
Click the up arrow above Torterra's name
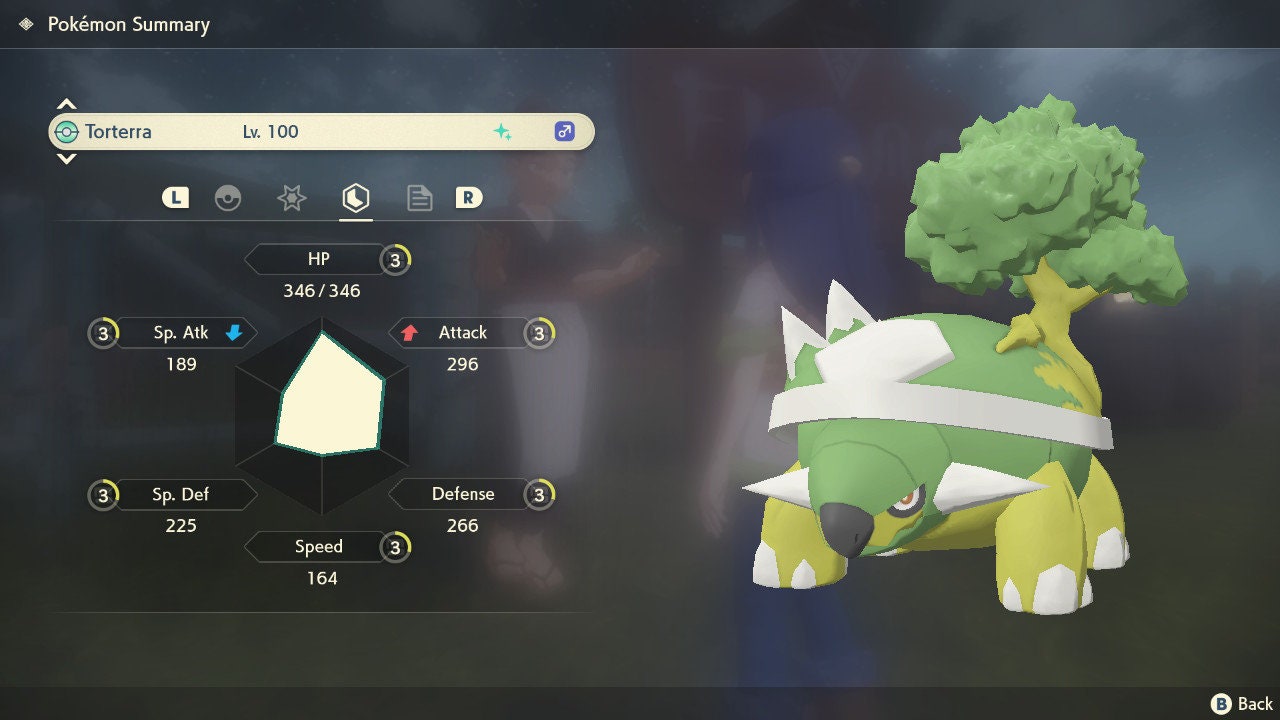pos(66,104)
